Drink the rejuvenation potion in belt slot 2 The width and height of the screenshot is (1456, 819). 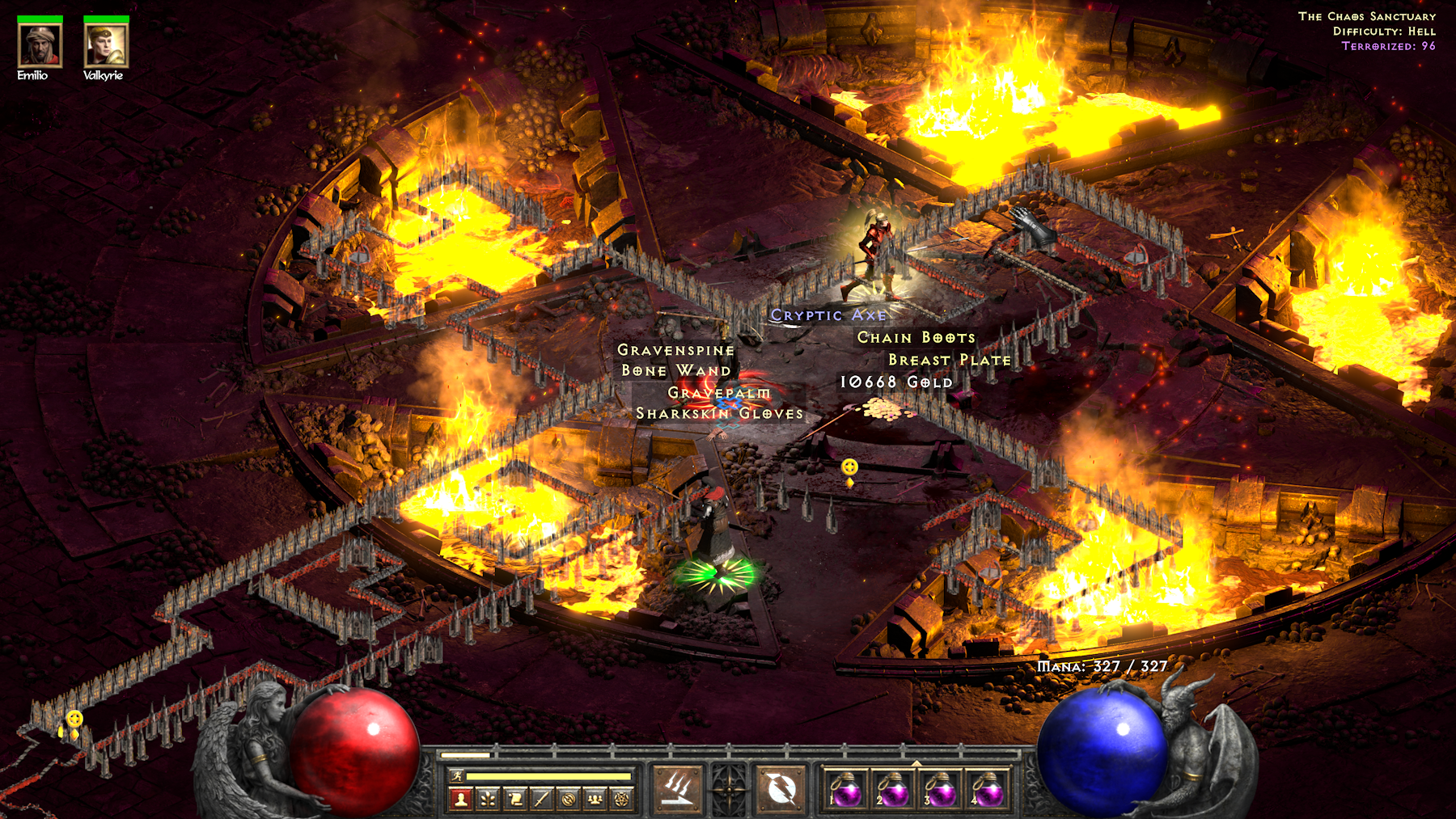coord(896,792)
